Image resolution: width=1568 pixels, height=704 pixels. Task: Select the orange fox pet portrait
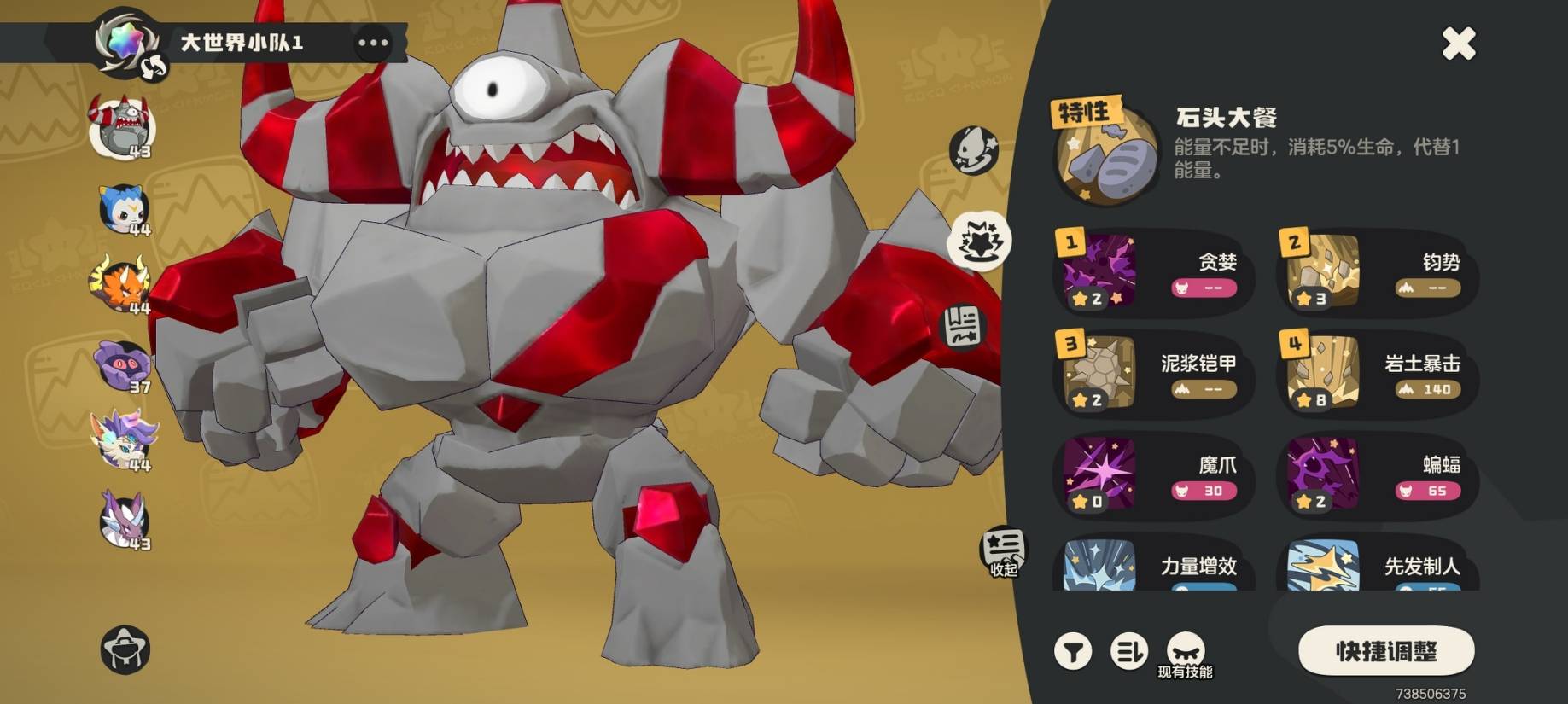pos(122,285)
